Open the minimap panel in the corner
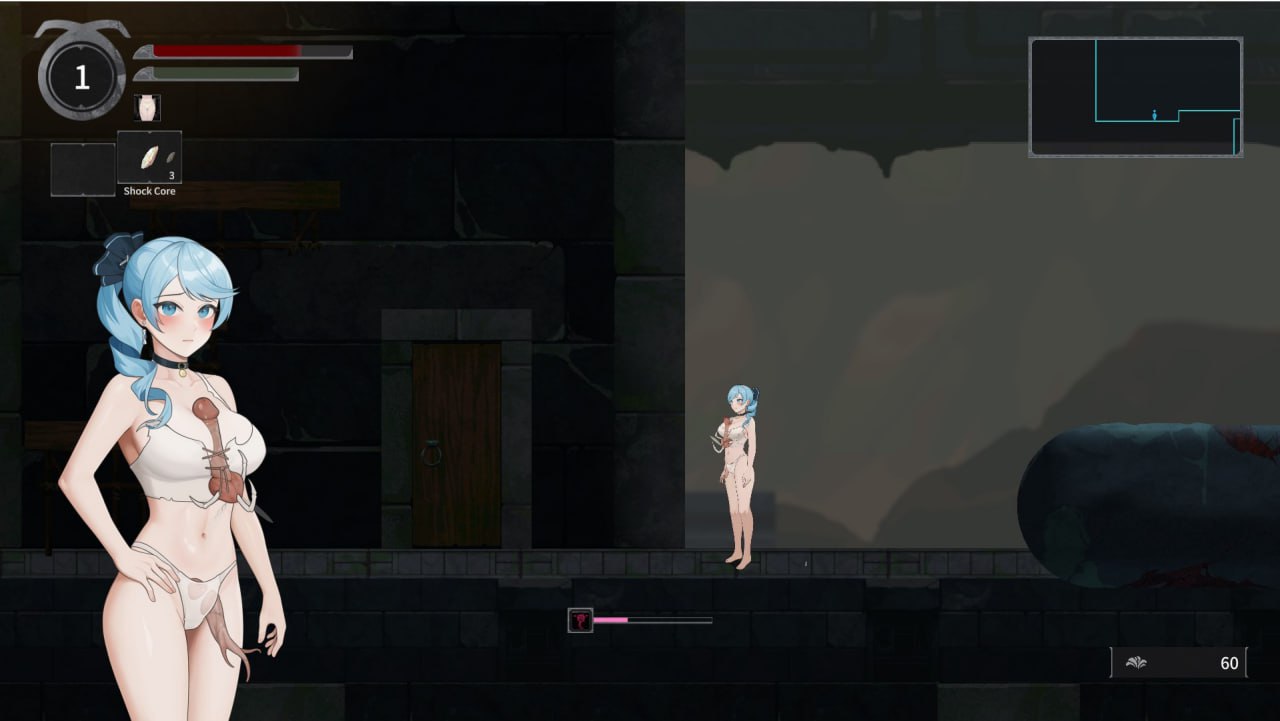The image size is (1280, 721). pyautogui.click(x=1136, y=95)
